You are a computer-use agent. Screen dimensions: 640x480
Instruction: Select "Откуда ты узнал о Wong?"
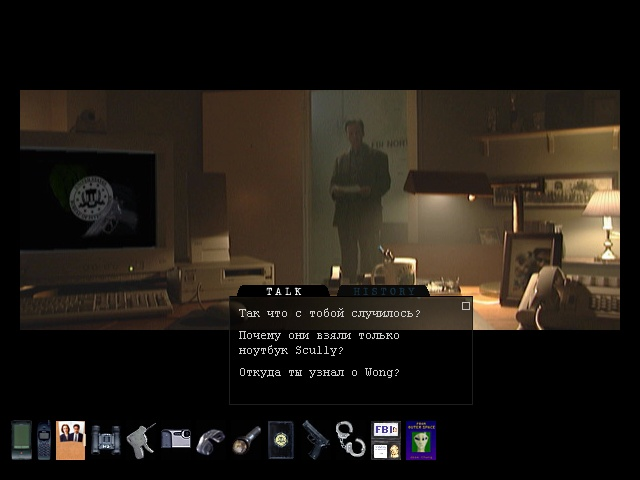point(319,373)
